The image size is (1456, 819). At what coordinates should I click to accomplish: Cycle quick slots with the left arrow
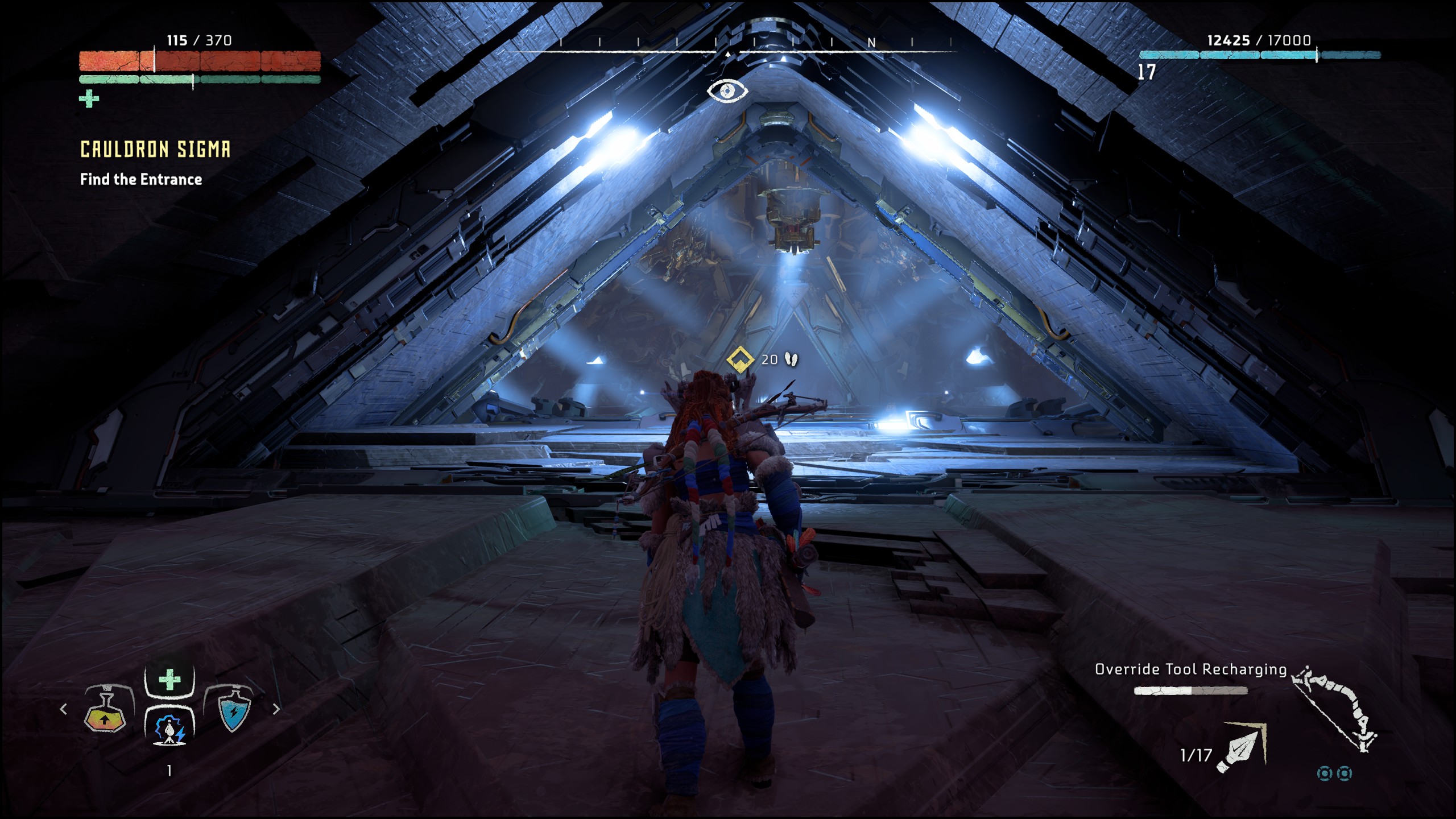(64, 709)
